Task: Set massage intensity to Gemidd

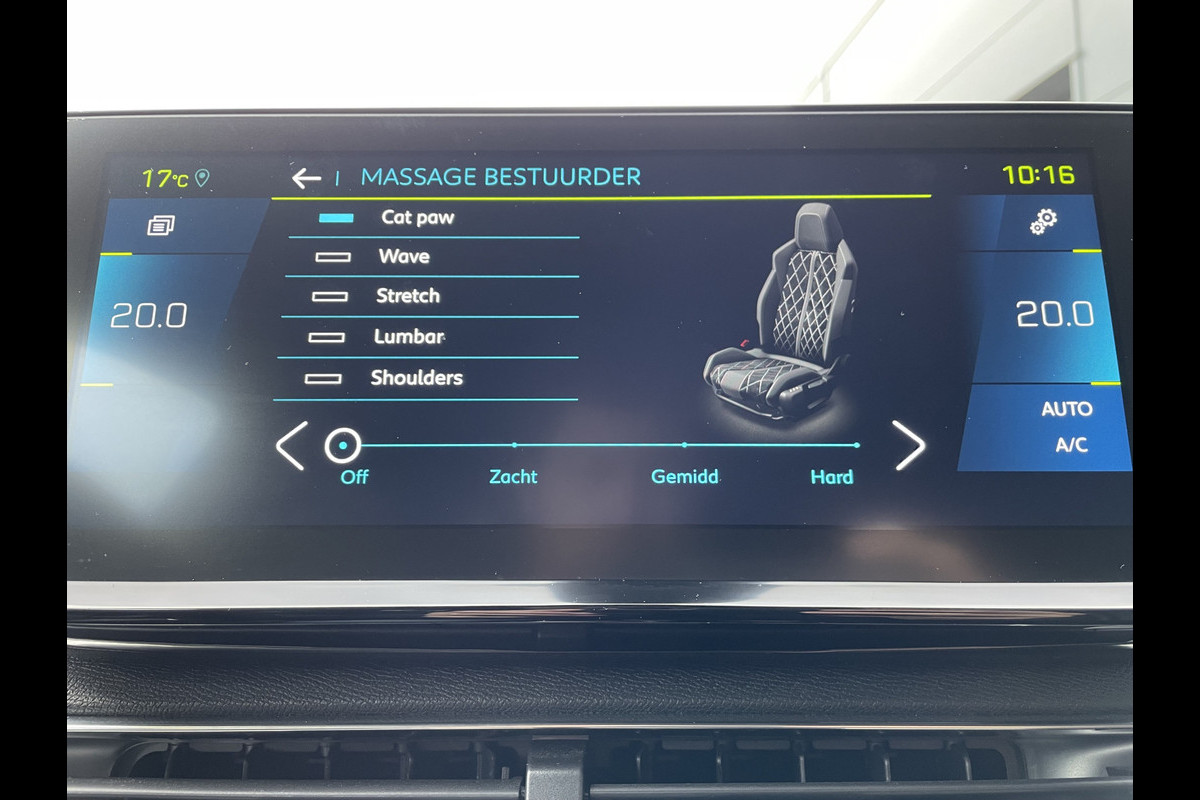Action: click(x=684, y=446)
